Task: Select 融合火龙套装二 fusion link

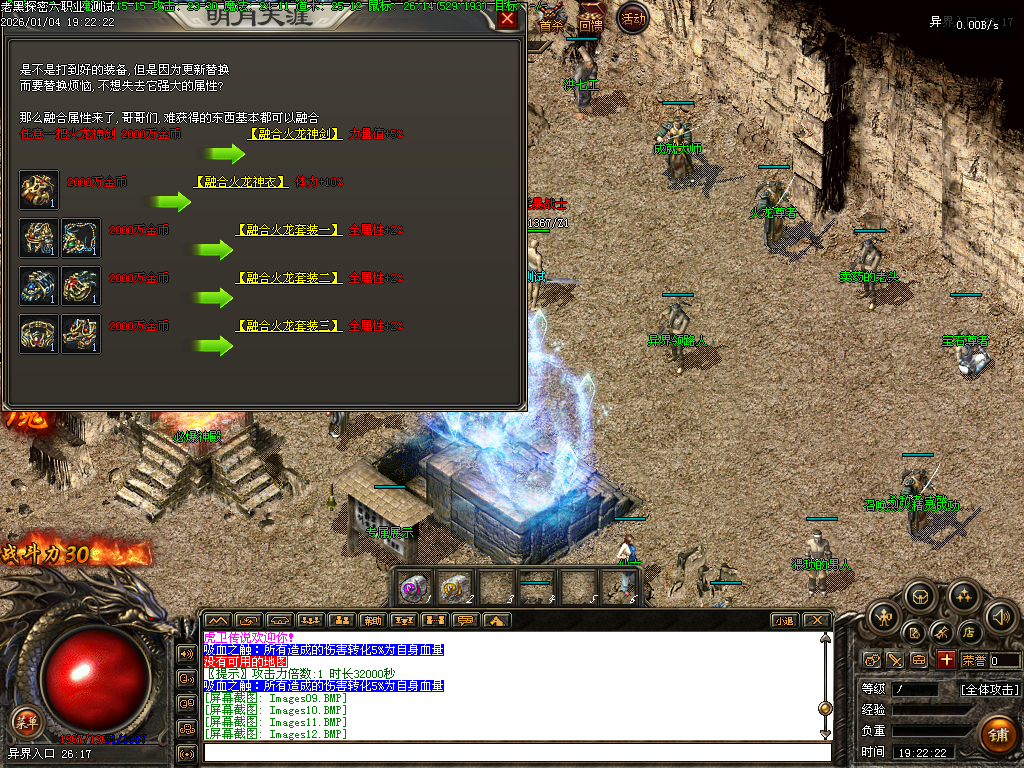Action: click(288, 278)
